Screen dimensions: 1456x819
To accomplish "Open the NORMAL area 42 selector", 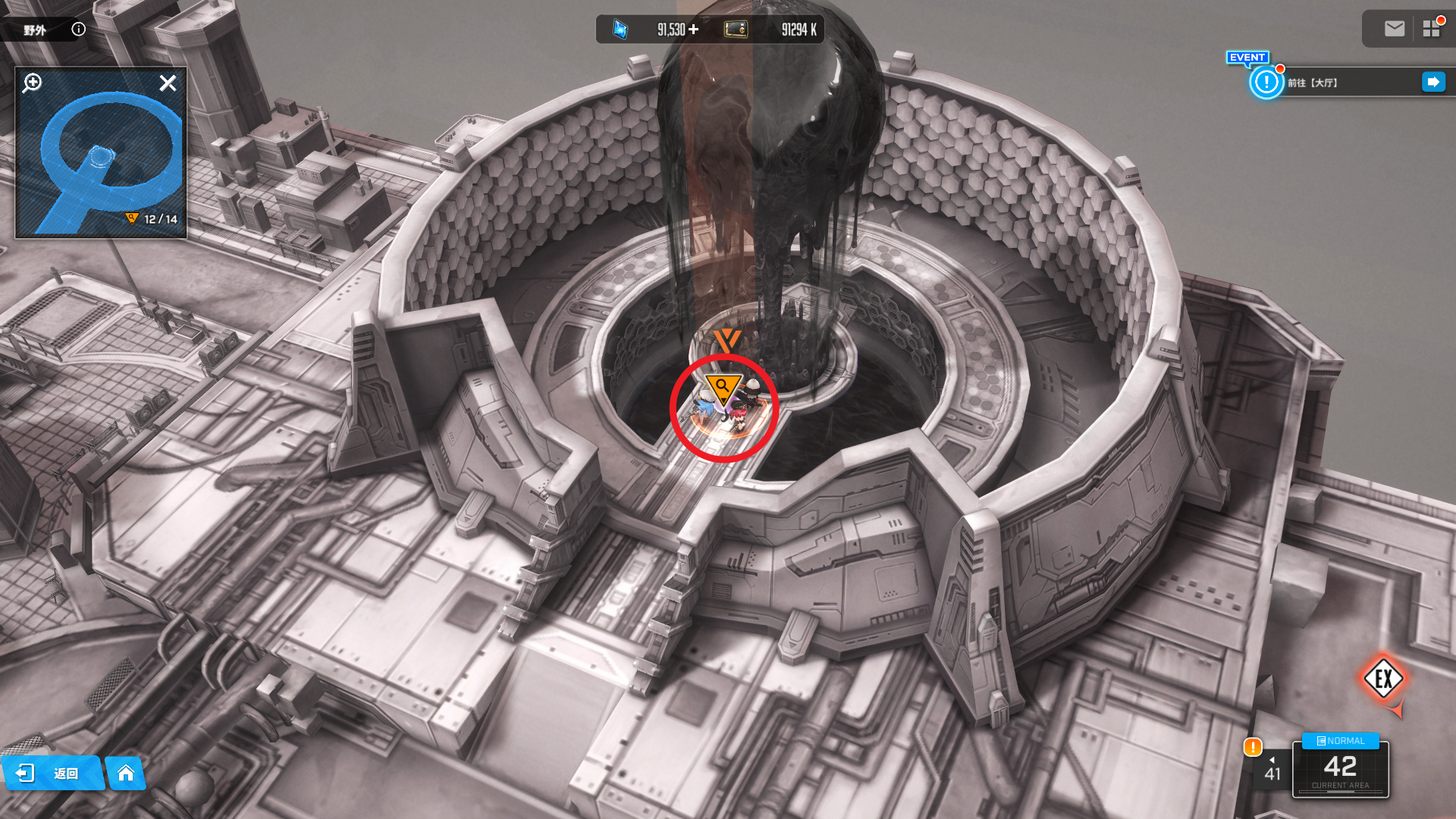I will [x=1340, y=767].
